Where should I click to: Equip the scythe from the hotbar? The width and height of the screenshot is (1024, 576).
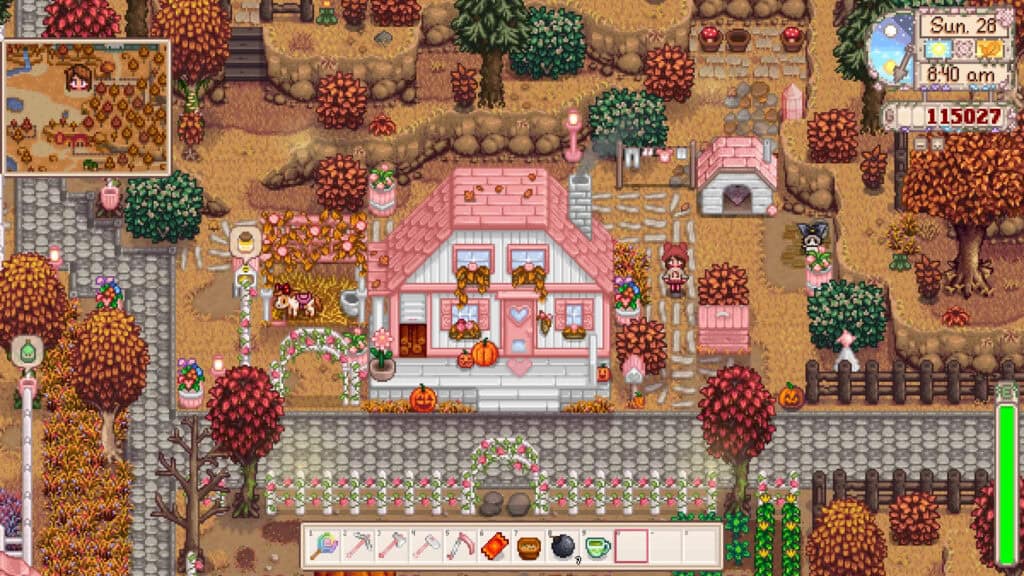(461, 546)
